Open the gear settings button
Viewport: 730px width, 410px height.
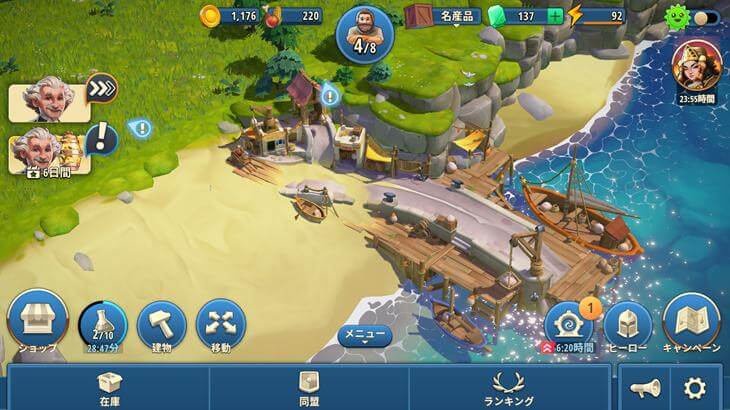click(x=694, y=388)
